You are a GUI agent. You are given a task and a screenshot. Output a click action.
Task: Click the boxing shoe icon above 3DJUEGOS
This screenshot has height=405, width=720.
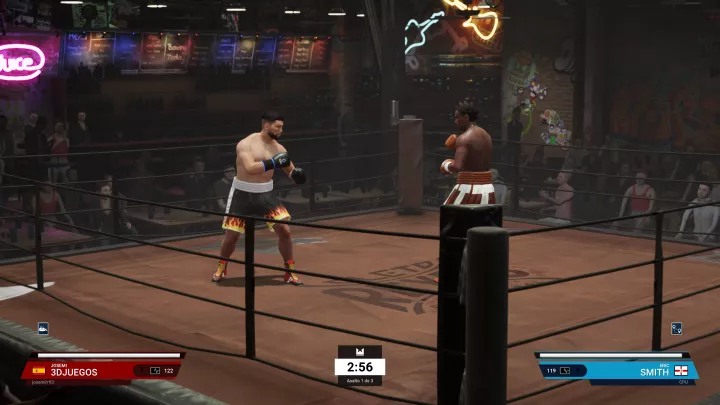pyautogui.click(x=43, y=328)
